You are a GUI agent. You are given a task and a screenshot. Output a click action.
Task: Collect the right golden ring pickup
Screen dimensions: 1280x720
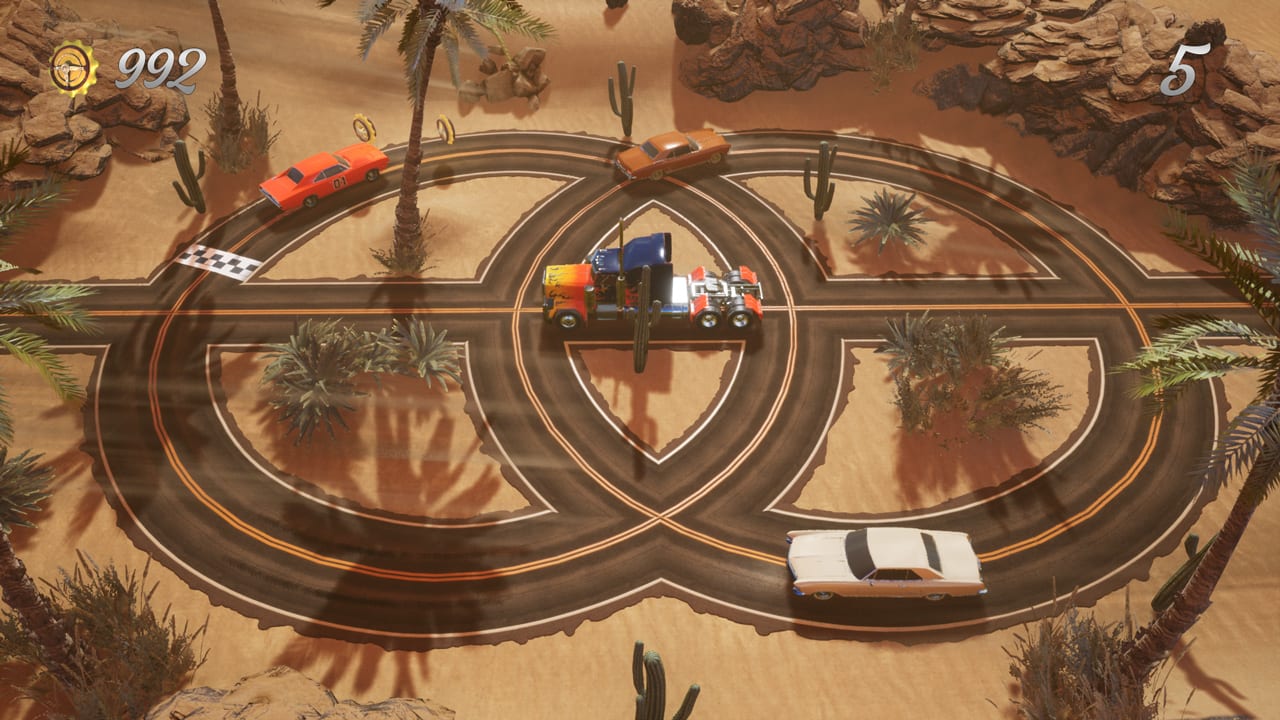pos(445,128)
